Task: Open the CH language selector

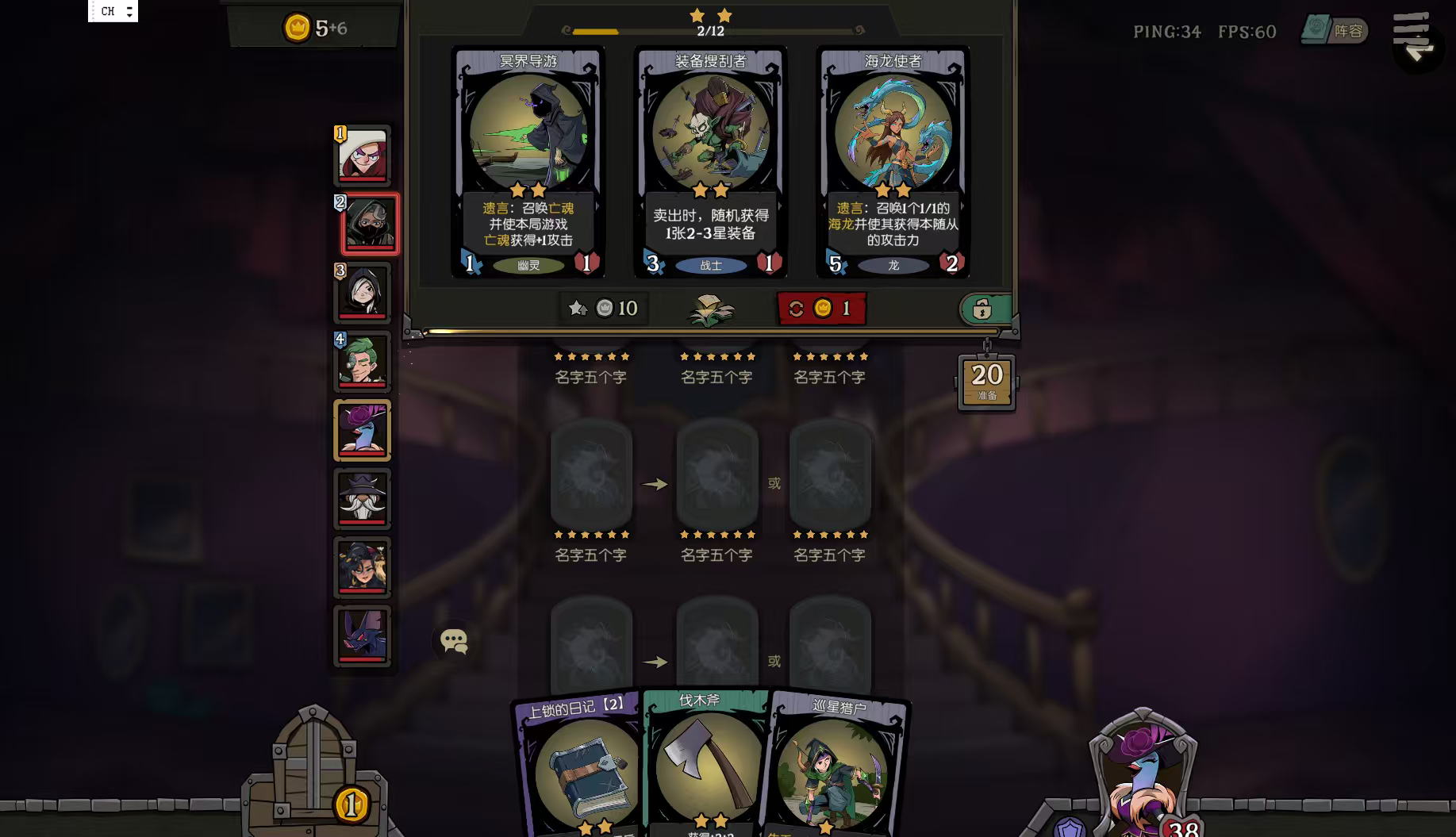Action: (107, 11)
